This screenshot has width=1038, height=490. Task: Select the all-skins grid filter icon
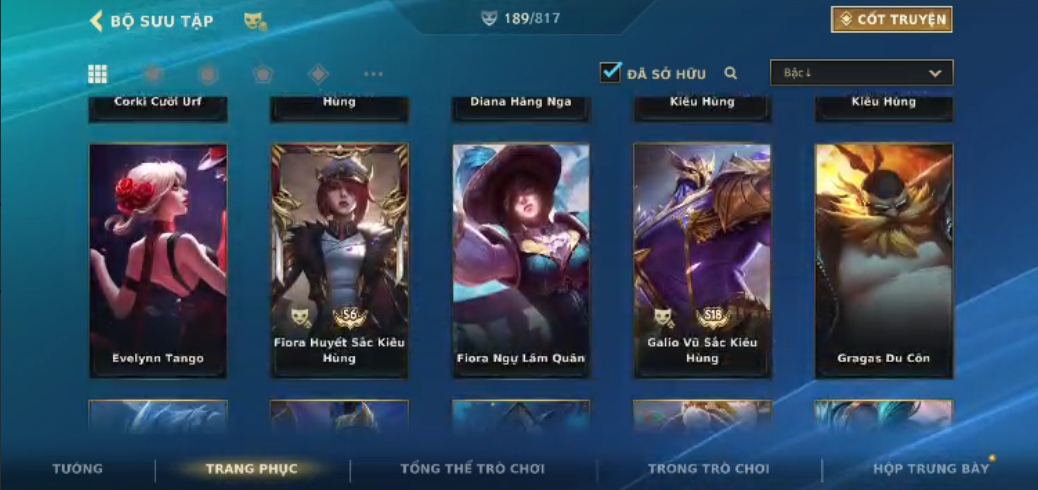tap(98, 74)
